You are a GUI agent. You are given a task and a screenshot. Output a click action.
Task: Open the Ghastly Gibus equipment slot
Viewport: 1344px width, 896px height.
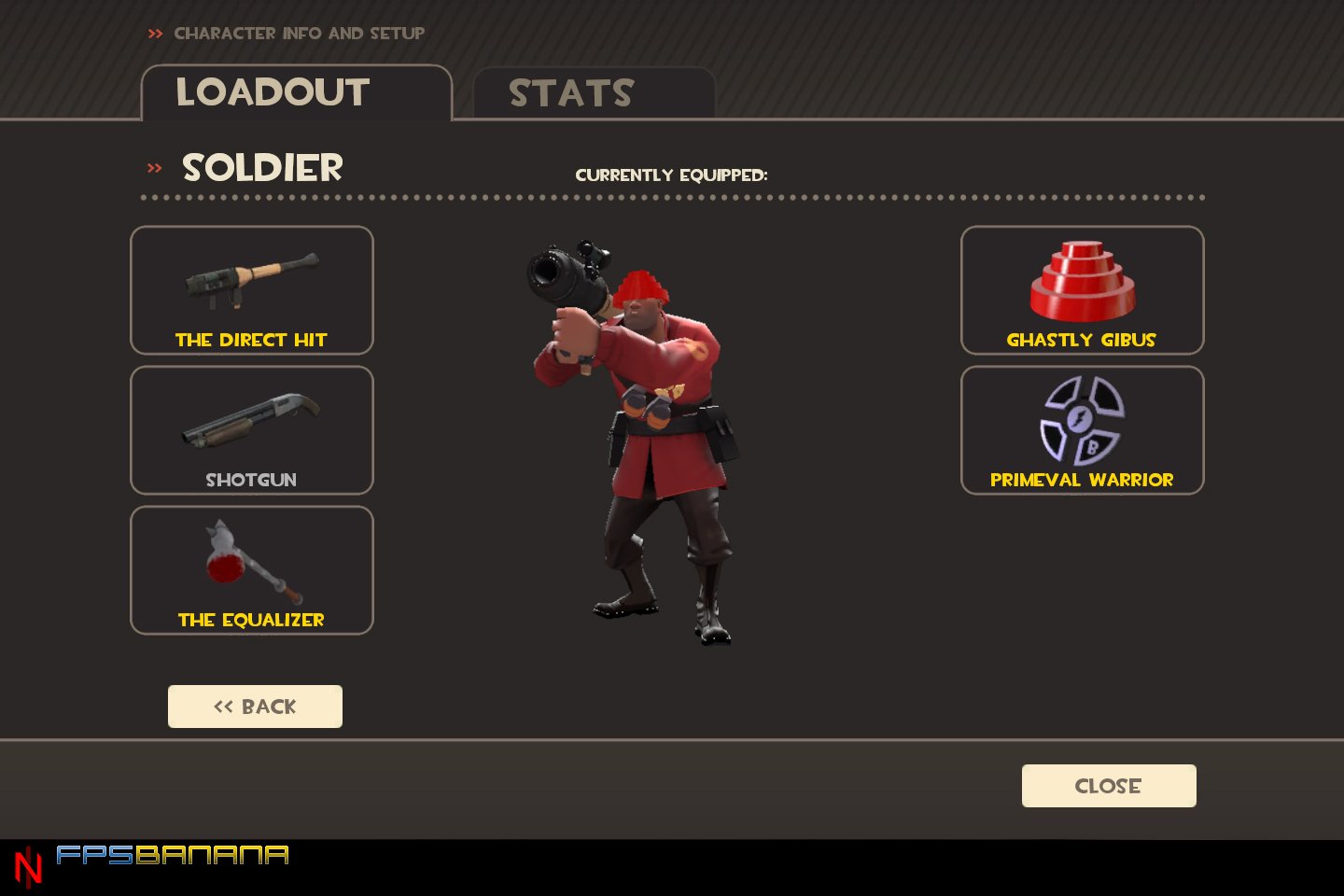click(1081, 290)
